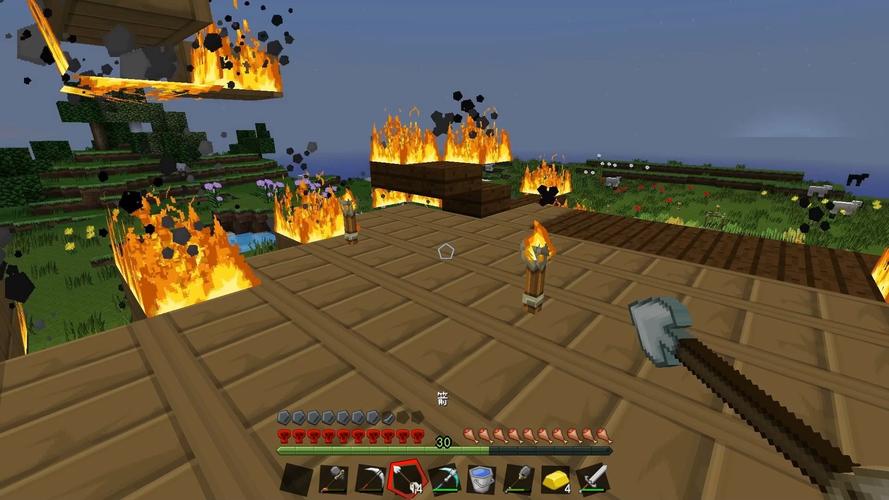Equip the iron sword from the hotbar
Image resolution: width=889 pixels, height=500 pixels.
(x=592, y=478)
